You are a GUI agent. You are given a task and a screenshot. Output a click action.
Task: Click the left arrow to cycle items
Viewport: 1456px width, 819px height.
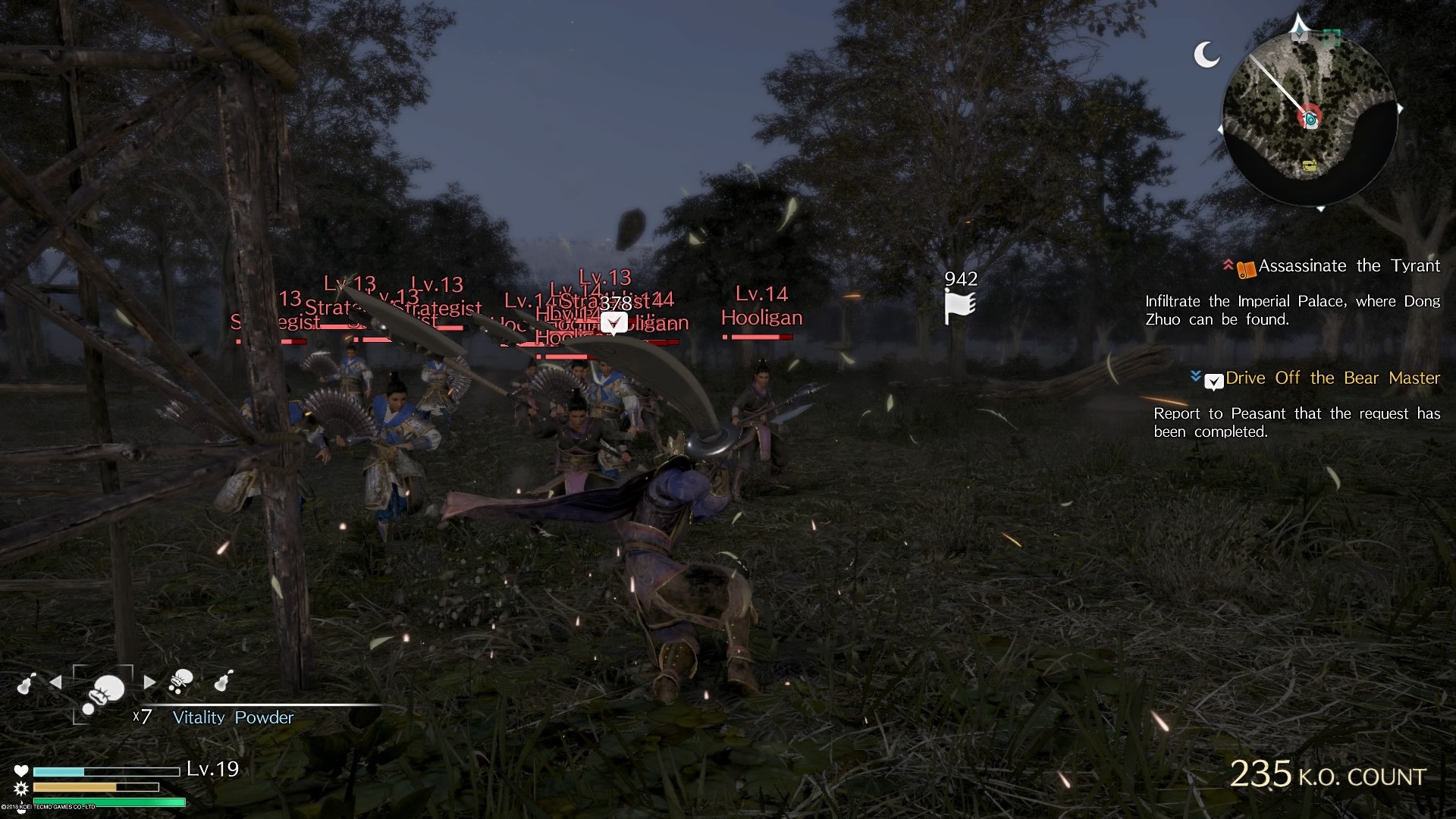(58, 681)
